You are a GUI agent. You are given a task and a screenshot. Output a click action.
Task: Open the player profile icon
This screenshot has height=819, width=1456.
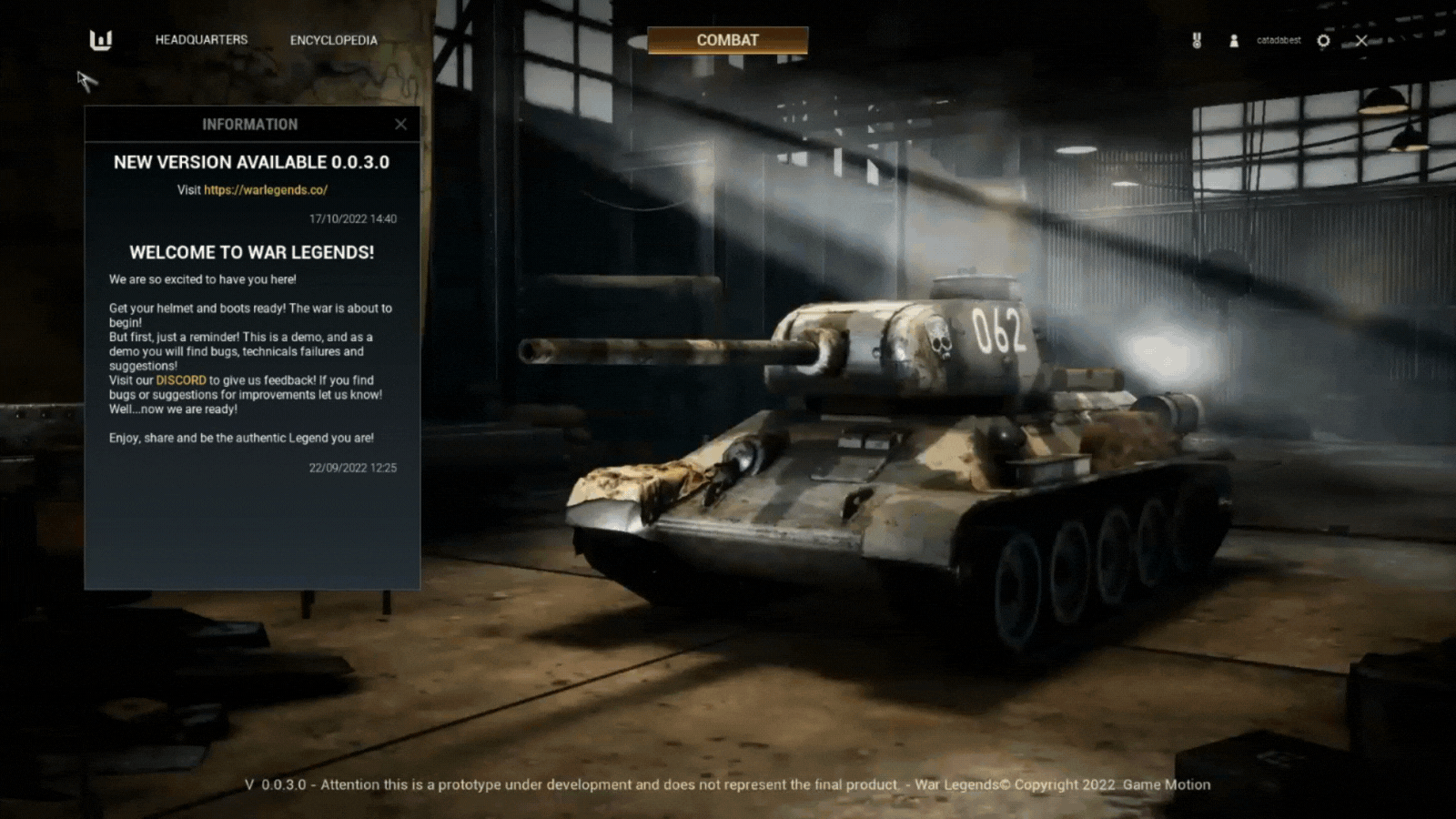[1234, 41]
